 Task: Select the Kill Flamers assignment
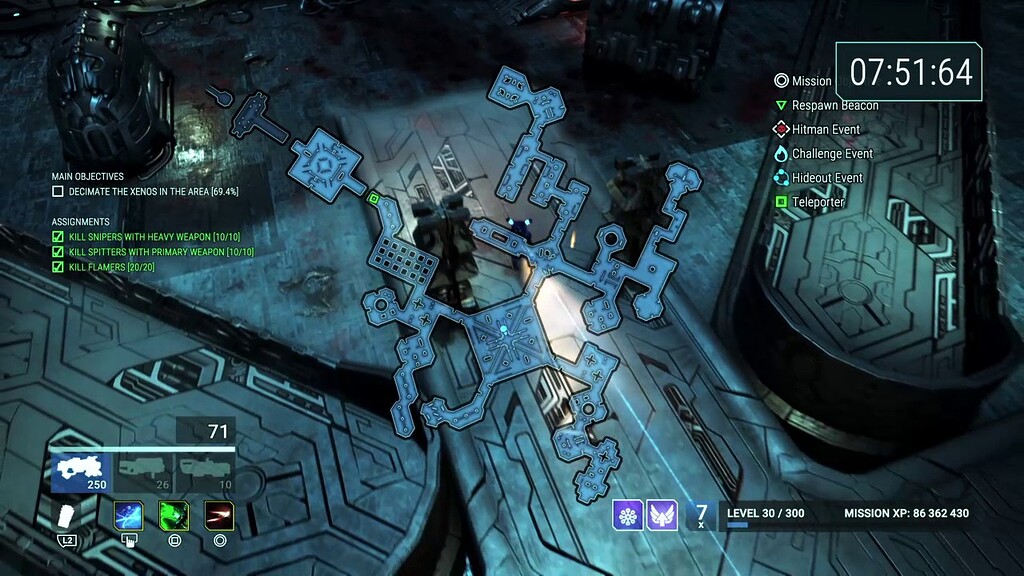coord(113,267)
